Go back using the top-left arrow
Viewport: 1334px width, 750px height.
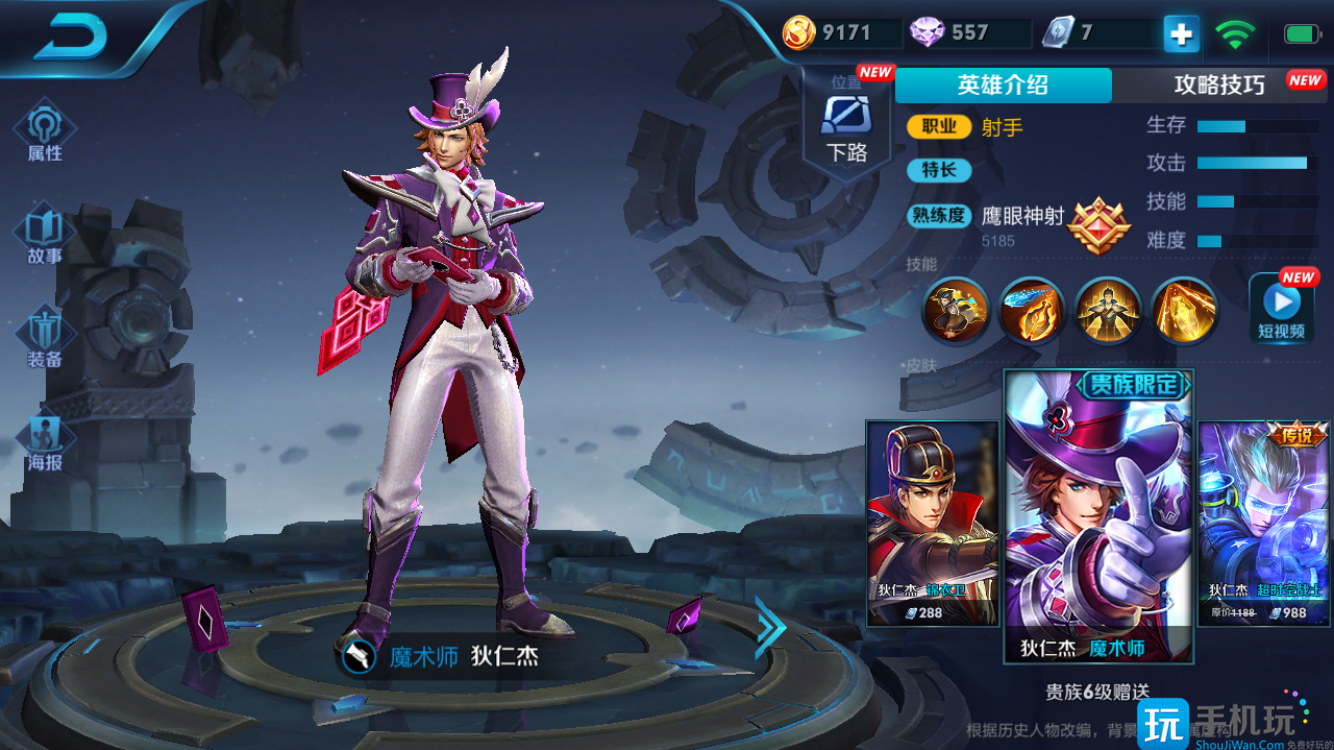click(x=70, y=38)
